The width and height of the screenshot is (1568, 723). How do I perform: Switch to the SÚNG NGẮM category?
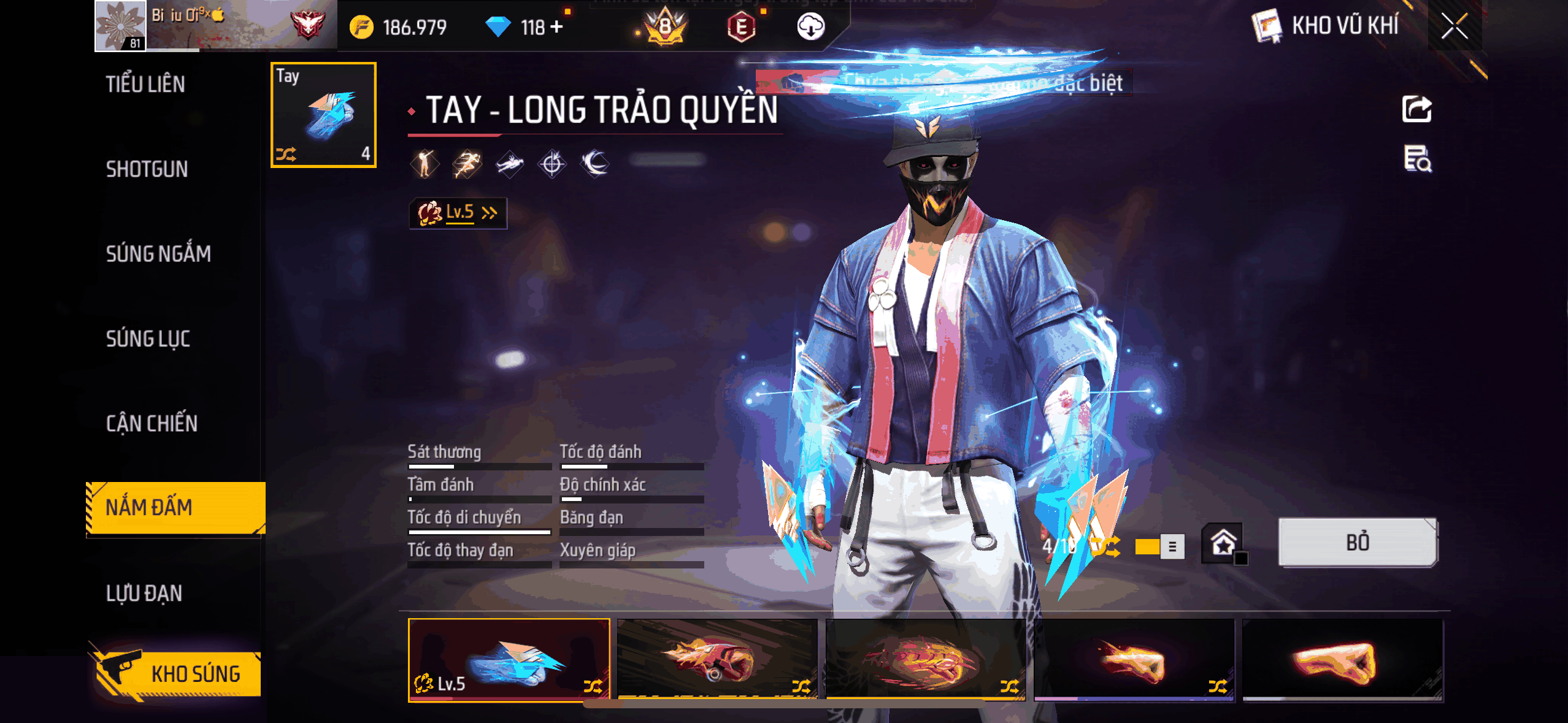pyautogui.click(x=158, y=254)
